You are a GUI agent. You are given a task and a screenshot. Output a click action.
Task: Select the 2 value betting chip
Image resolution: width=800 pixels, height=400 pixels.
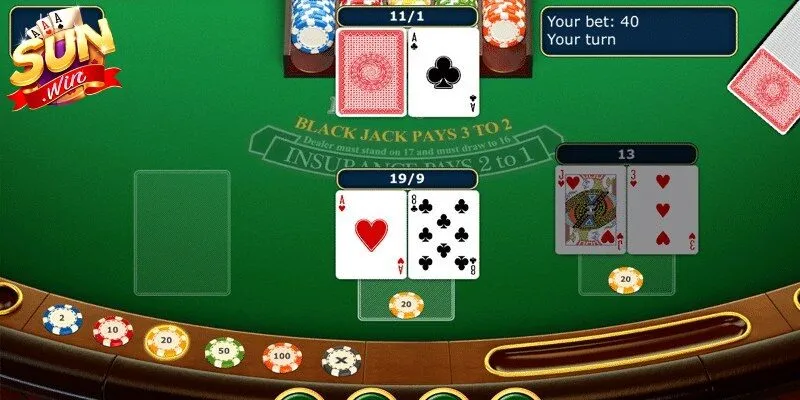(x=62, y=319)
